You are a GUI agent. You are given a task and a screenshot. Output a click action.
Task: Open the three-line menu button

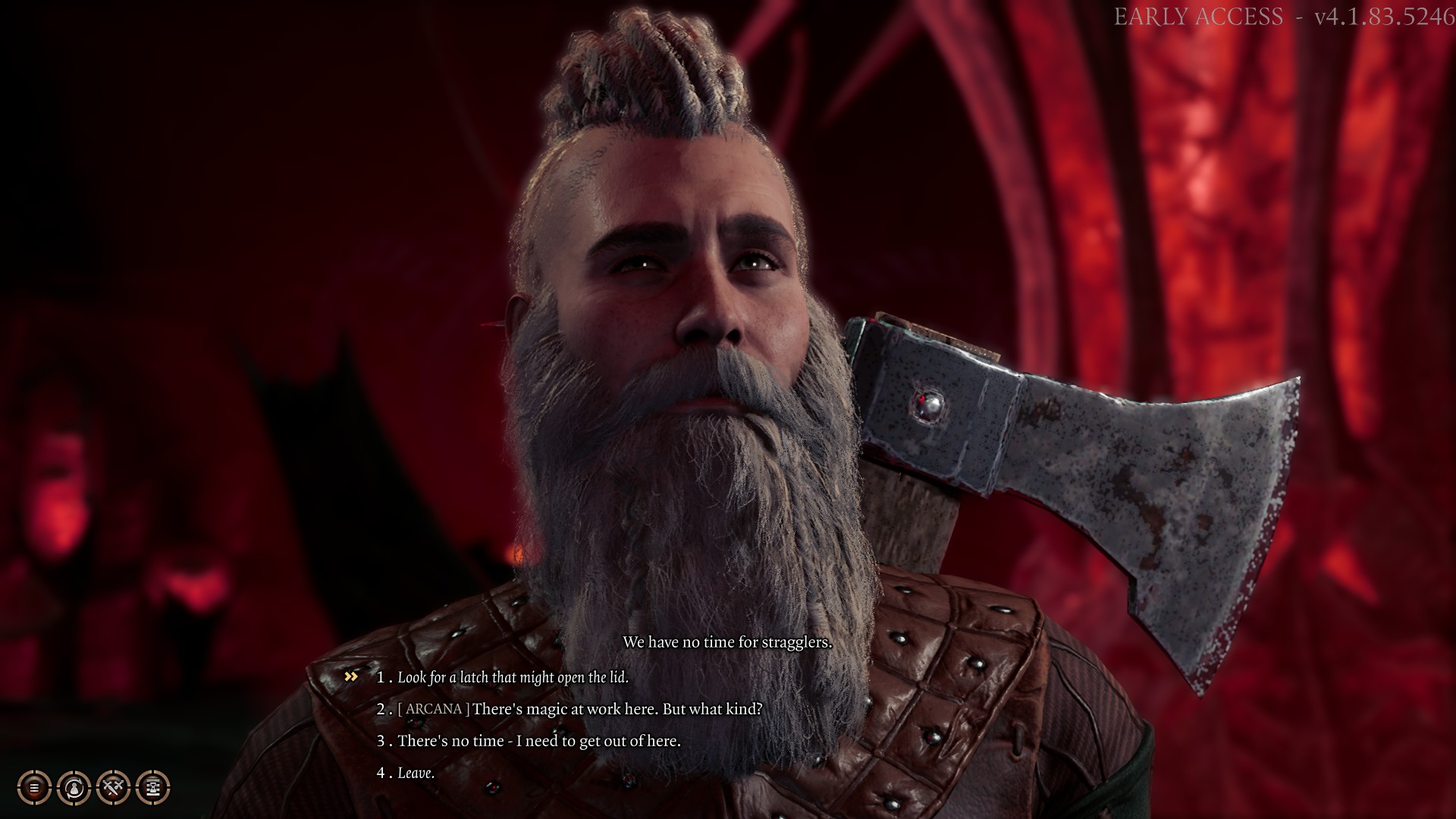(x=34, y=788)
